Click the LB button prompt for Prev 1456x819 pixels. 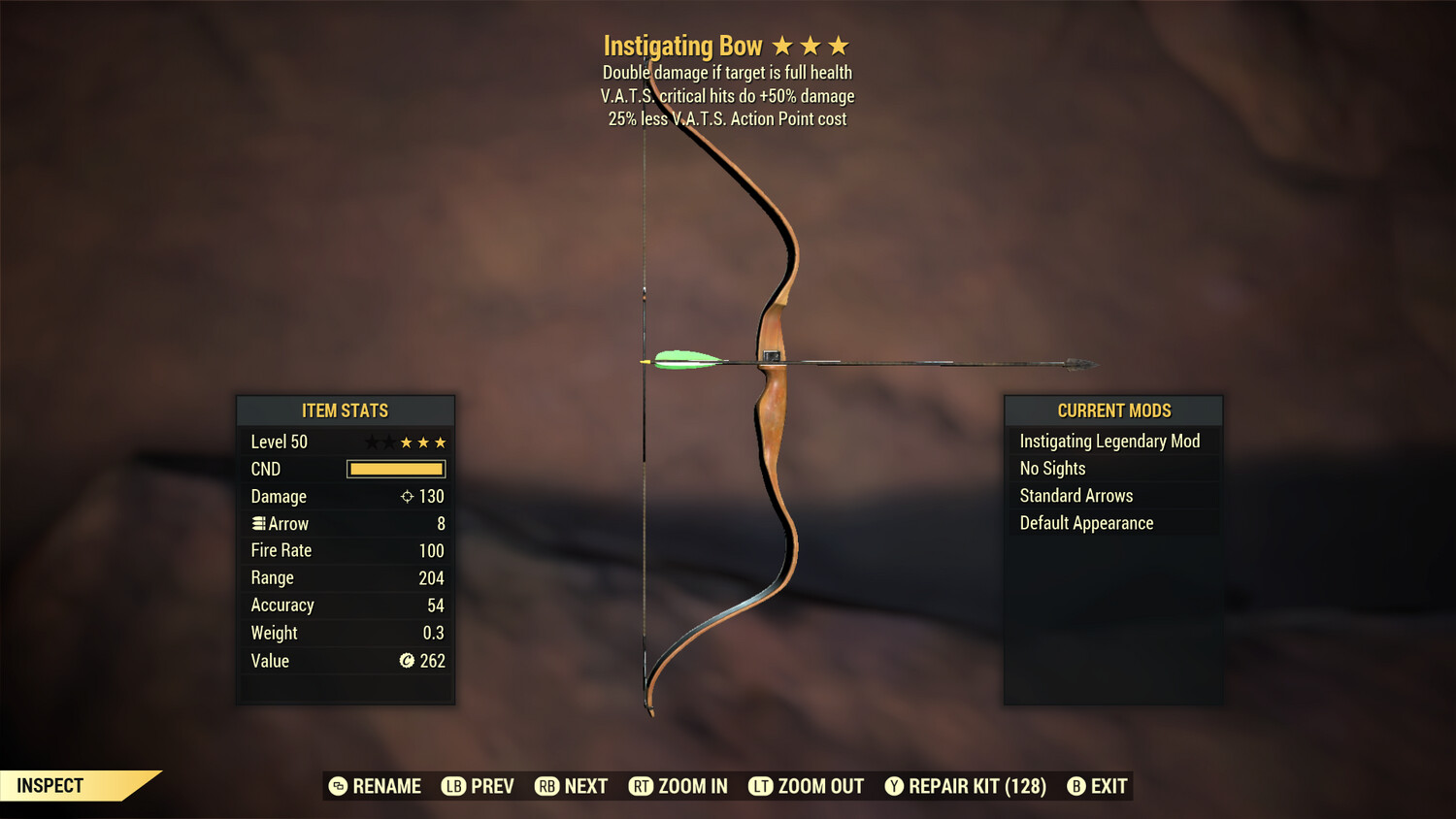452,786
